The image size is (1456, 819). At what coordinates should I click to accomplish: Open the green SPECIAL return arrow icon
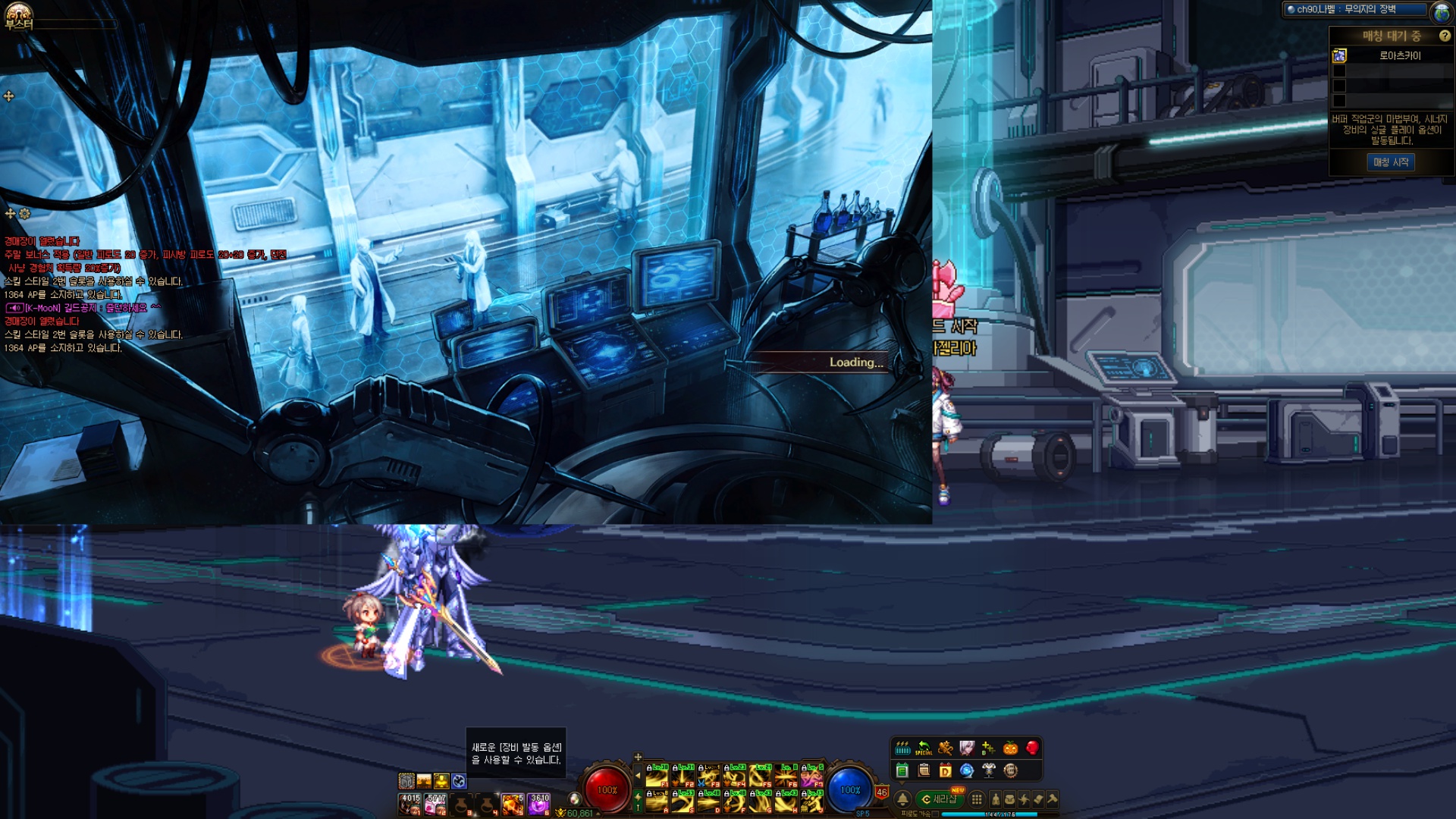coord(924,748)
